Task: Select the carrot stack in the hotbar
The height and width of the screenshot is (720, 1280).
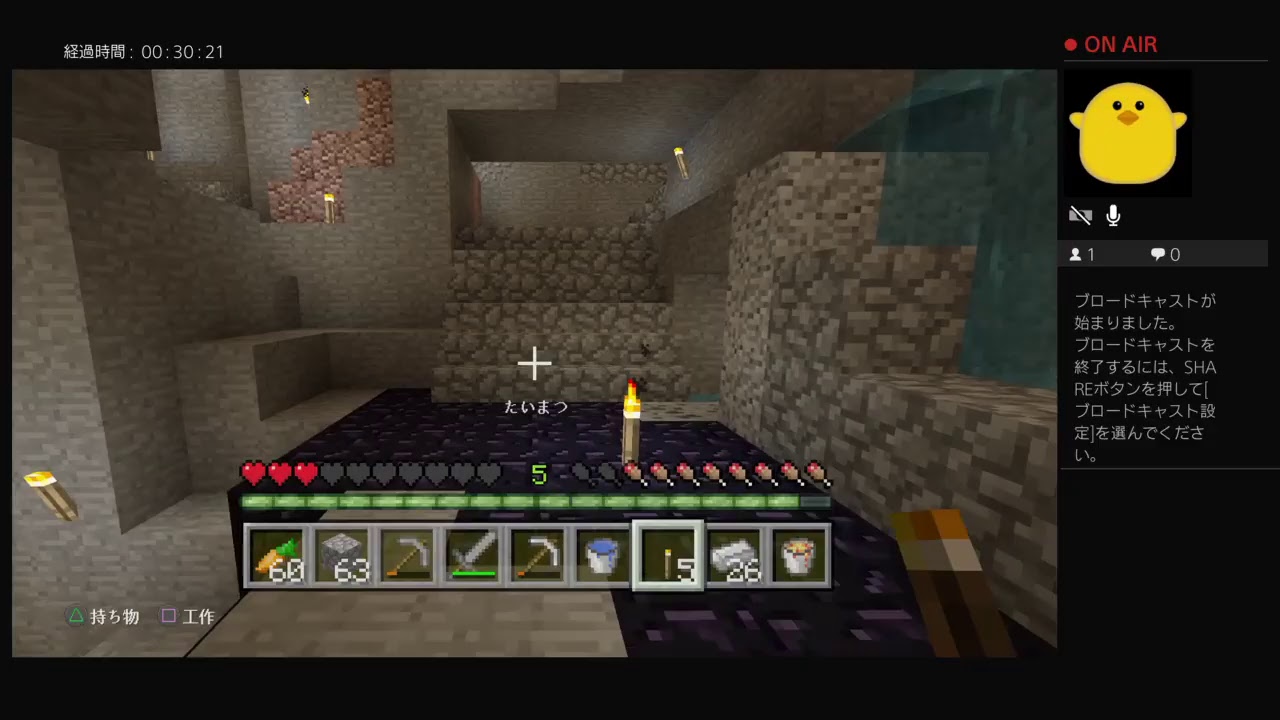Action: (x=279, y=557)
